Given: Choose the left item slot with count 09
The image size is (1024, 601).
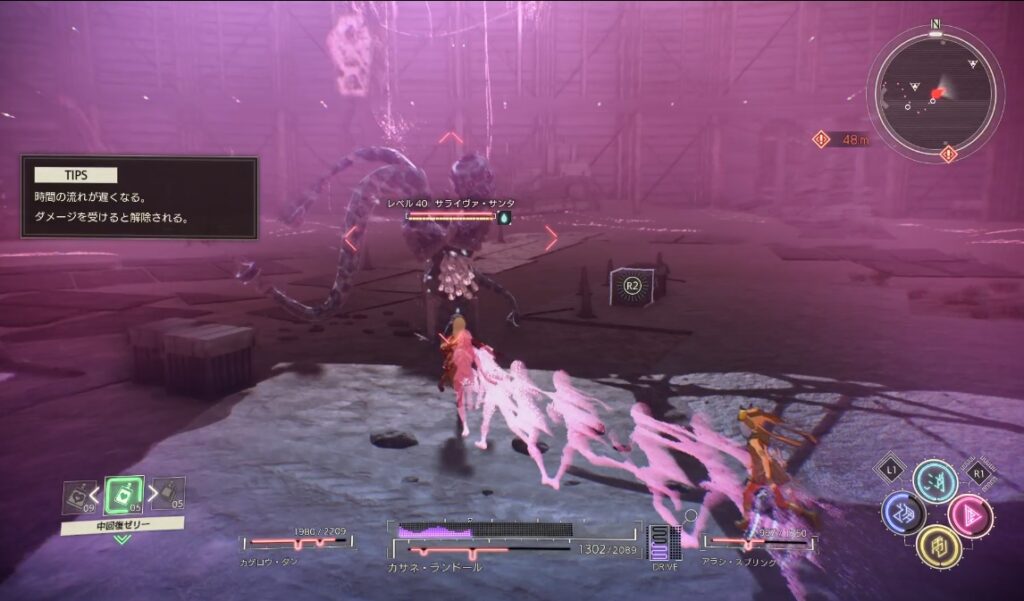Looking at the screenshot, I should click(77, 496).
